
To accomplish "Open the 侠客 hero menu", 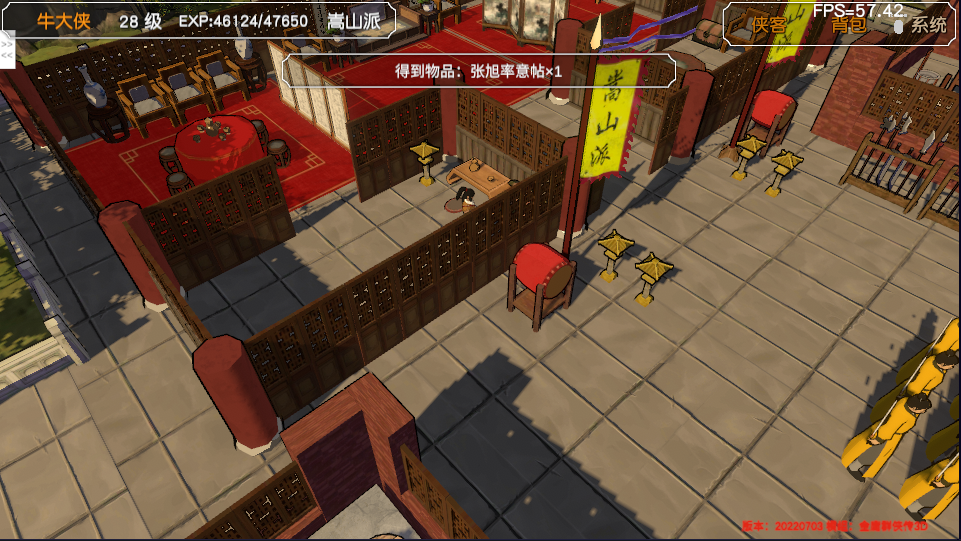I will (769, 25).
